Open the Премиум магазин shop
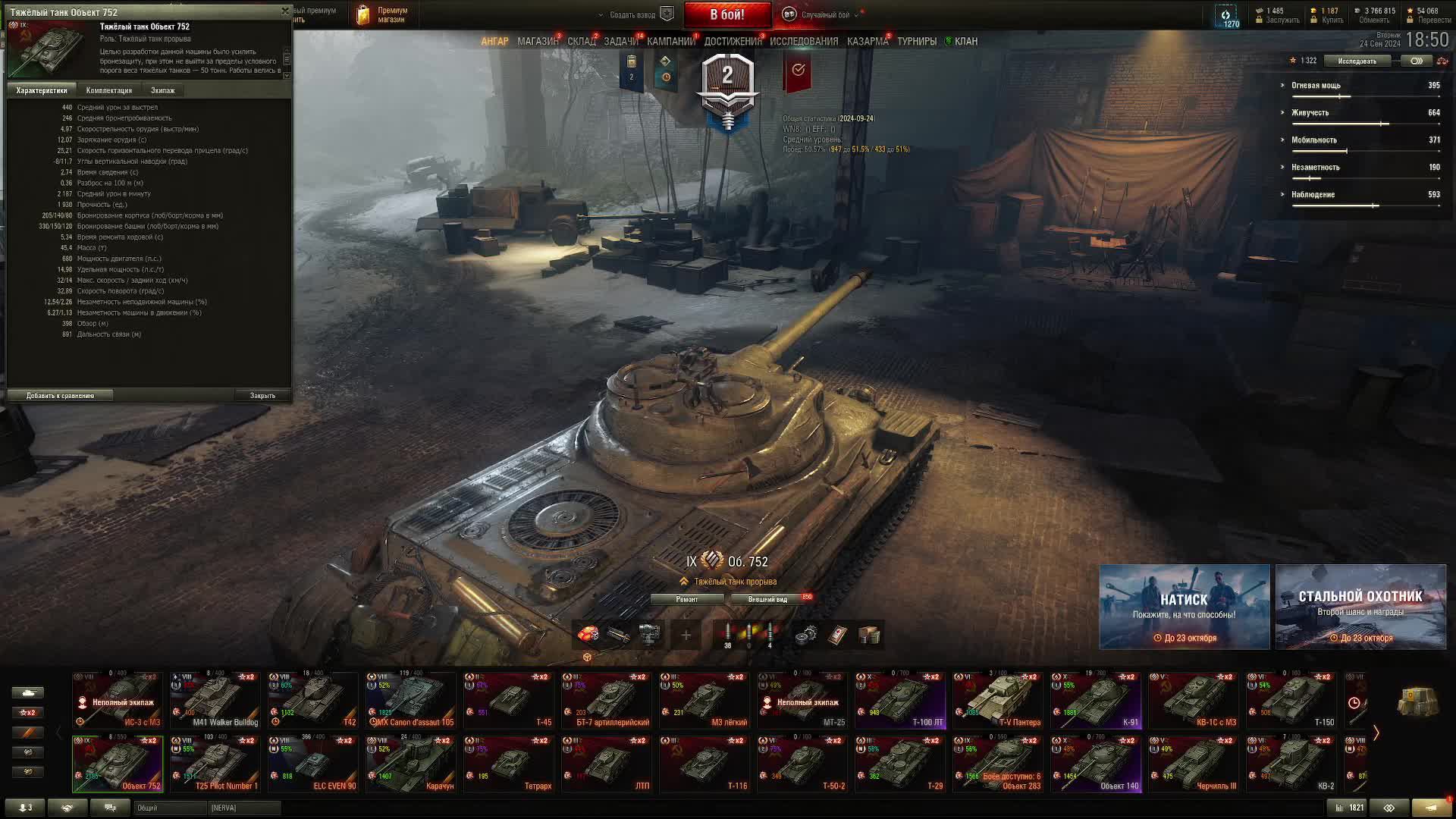Viewport: 1456px width, 819px height. [383, 14]
